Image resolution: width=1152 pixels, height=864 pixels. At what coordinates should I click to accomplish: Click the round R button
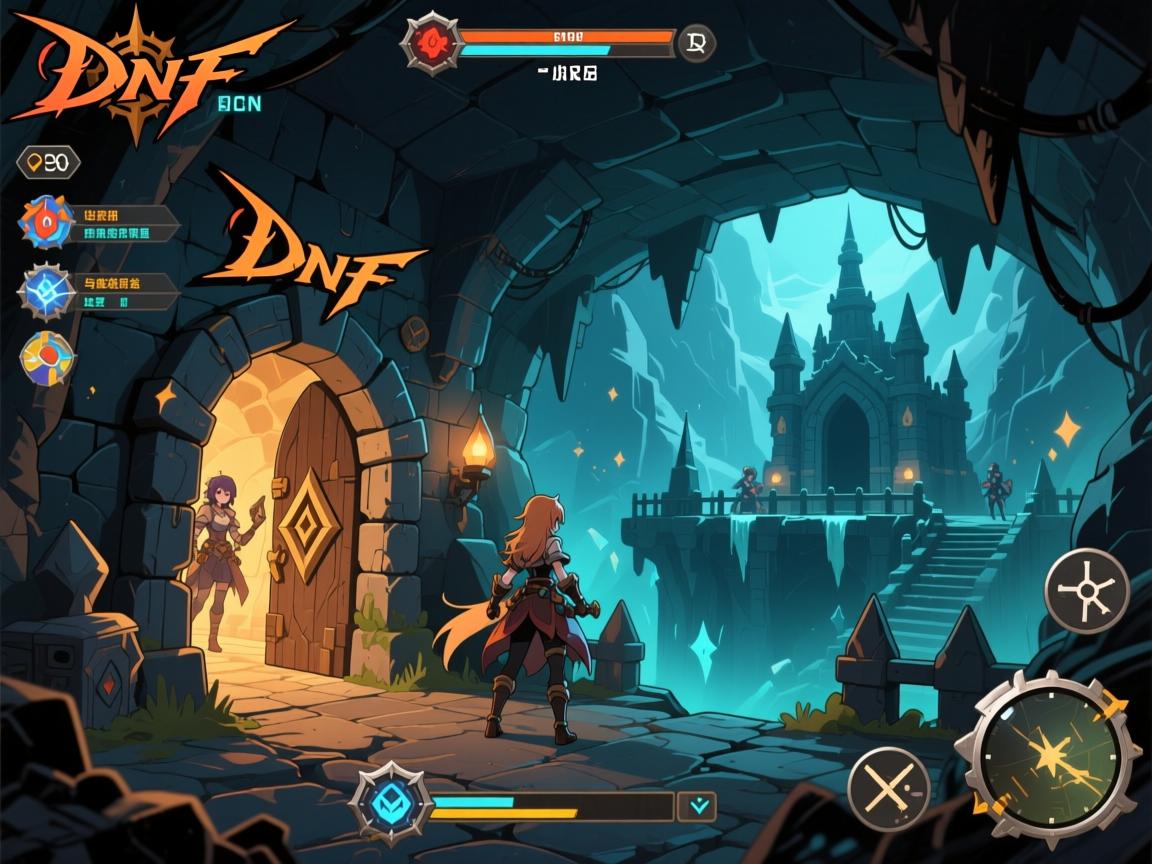click(696, 43)
